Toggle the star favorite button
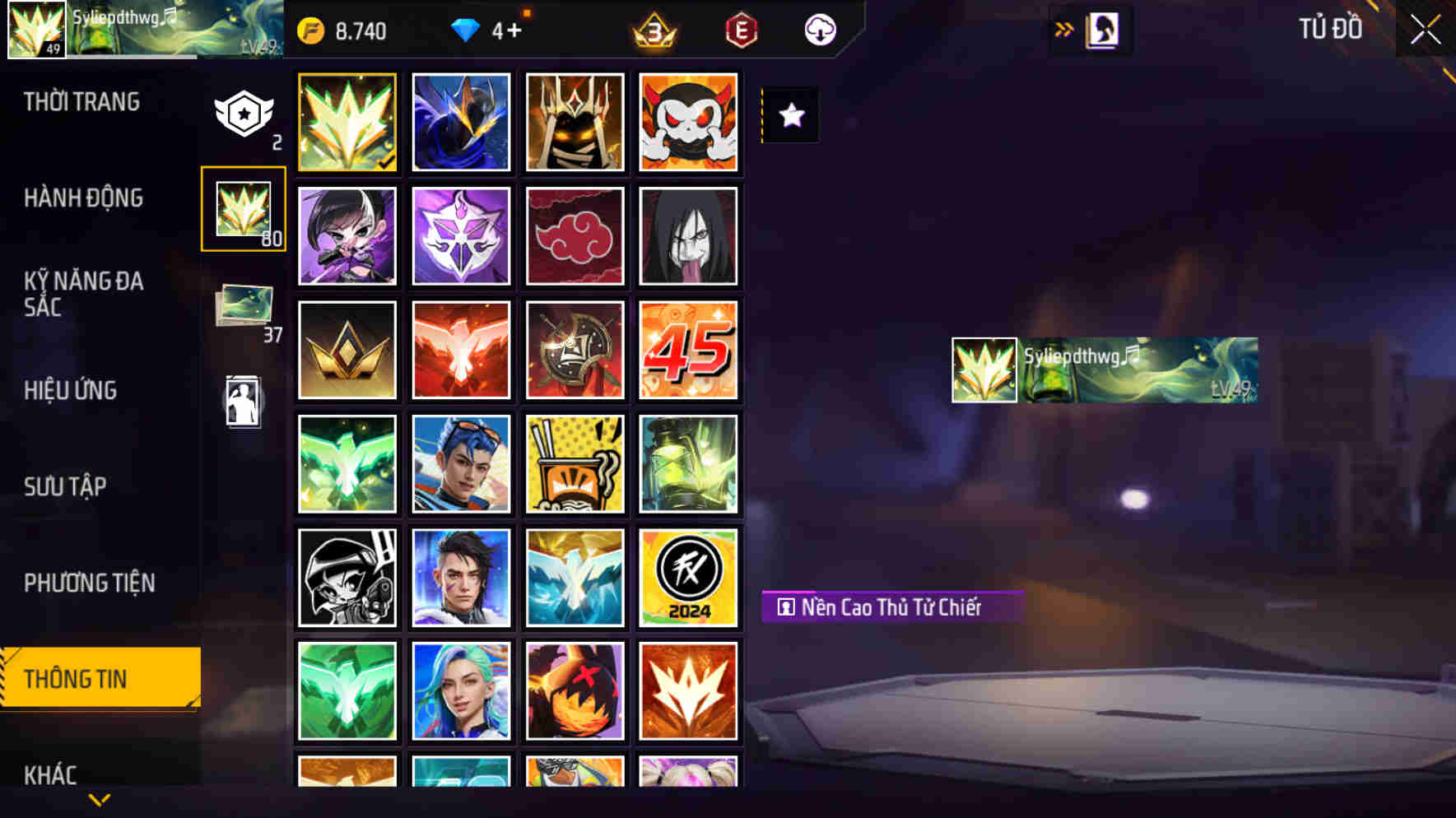 792,116
